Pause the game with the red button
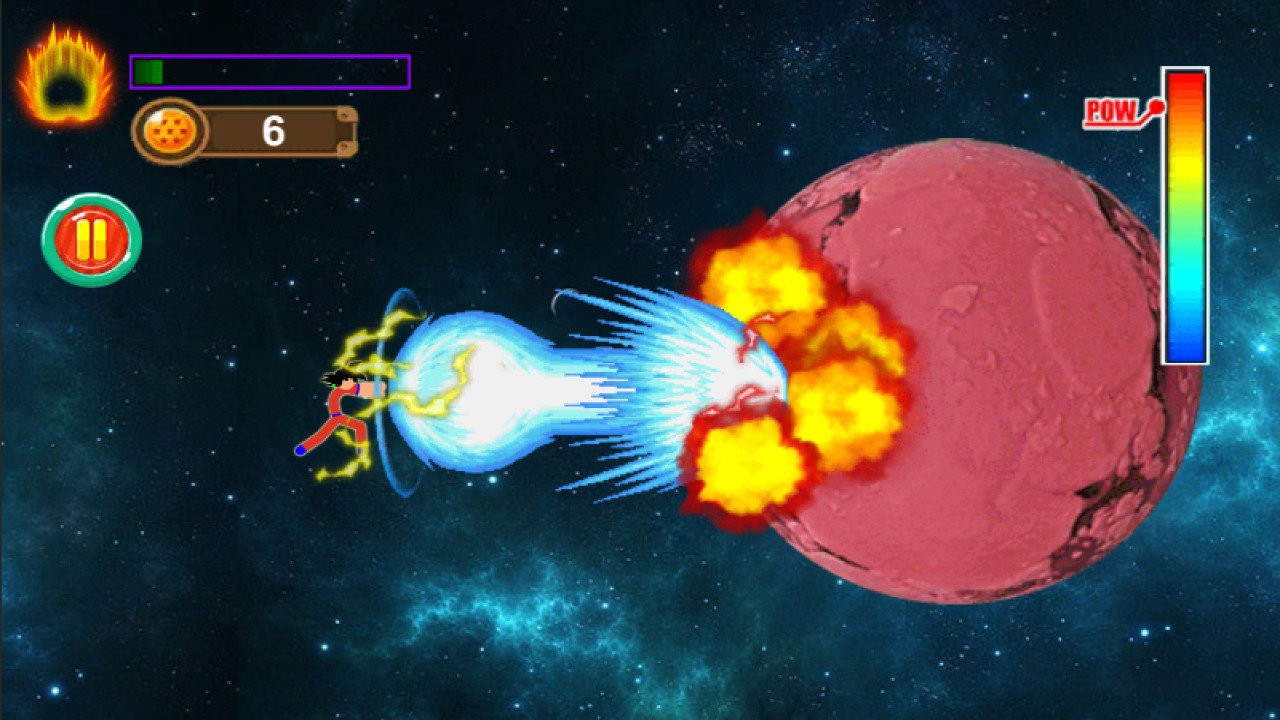This screenshot has height=720, width=1280. (x=91, y=240)
